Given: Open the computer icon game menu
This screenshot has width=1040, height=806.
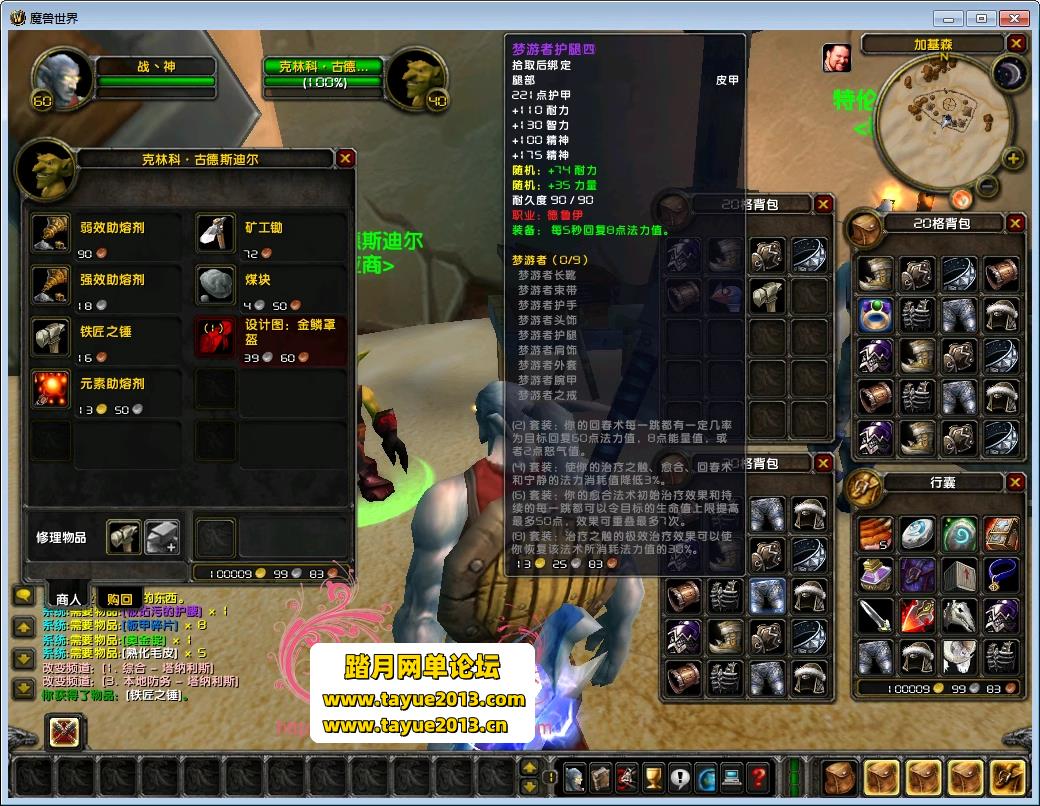Looking at the screenshot, I should coord(732,776).
